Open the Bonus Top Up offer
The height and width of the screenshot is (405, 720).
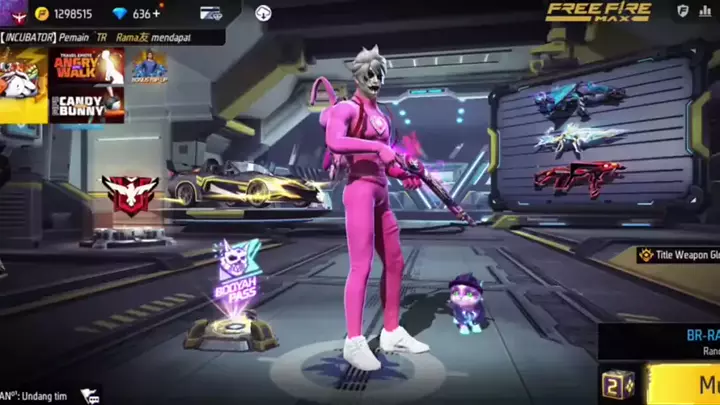coord(147,66)
